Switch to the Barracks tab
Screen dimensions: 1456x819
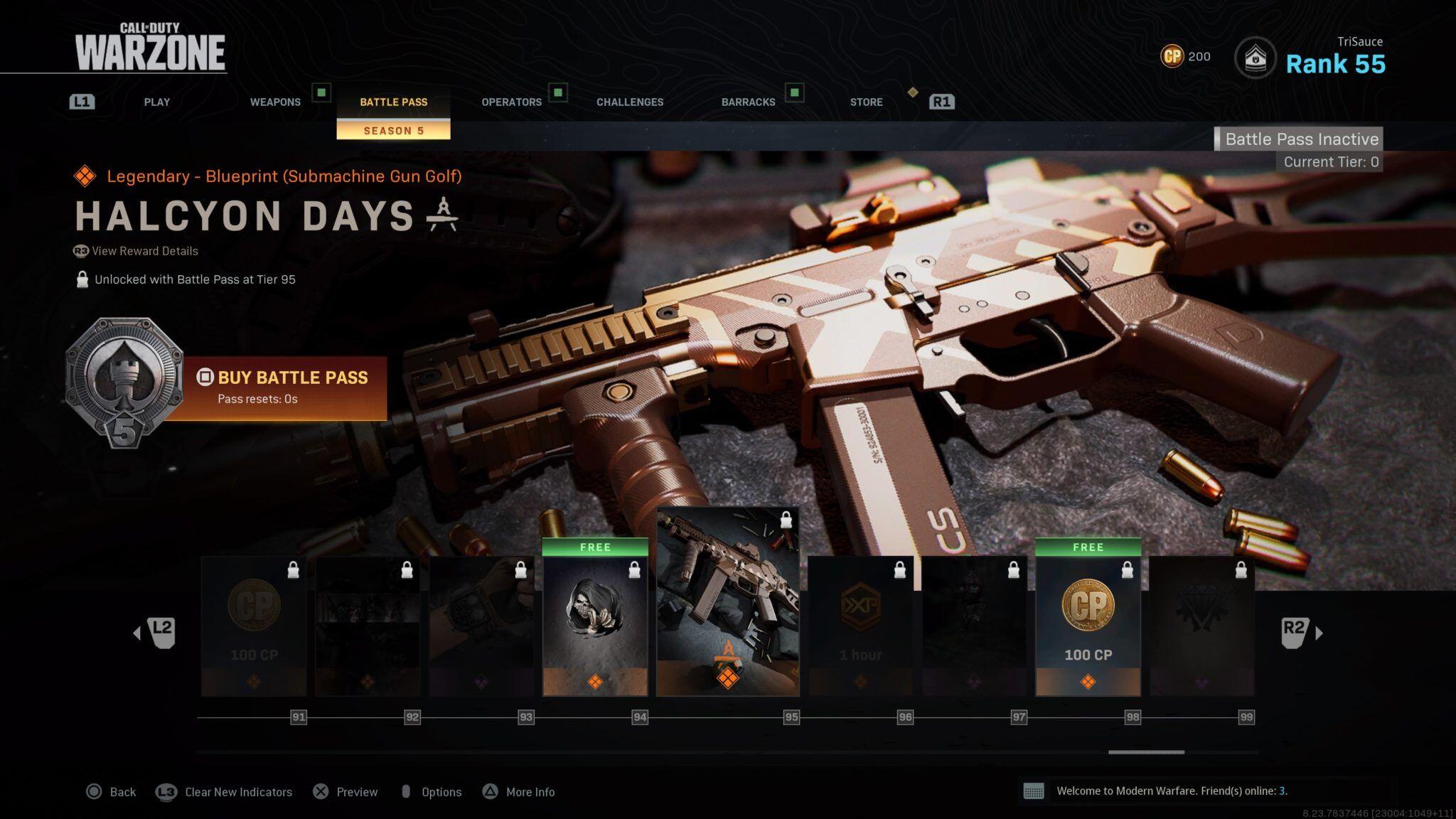[748, 102]
